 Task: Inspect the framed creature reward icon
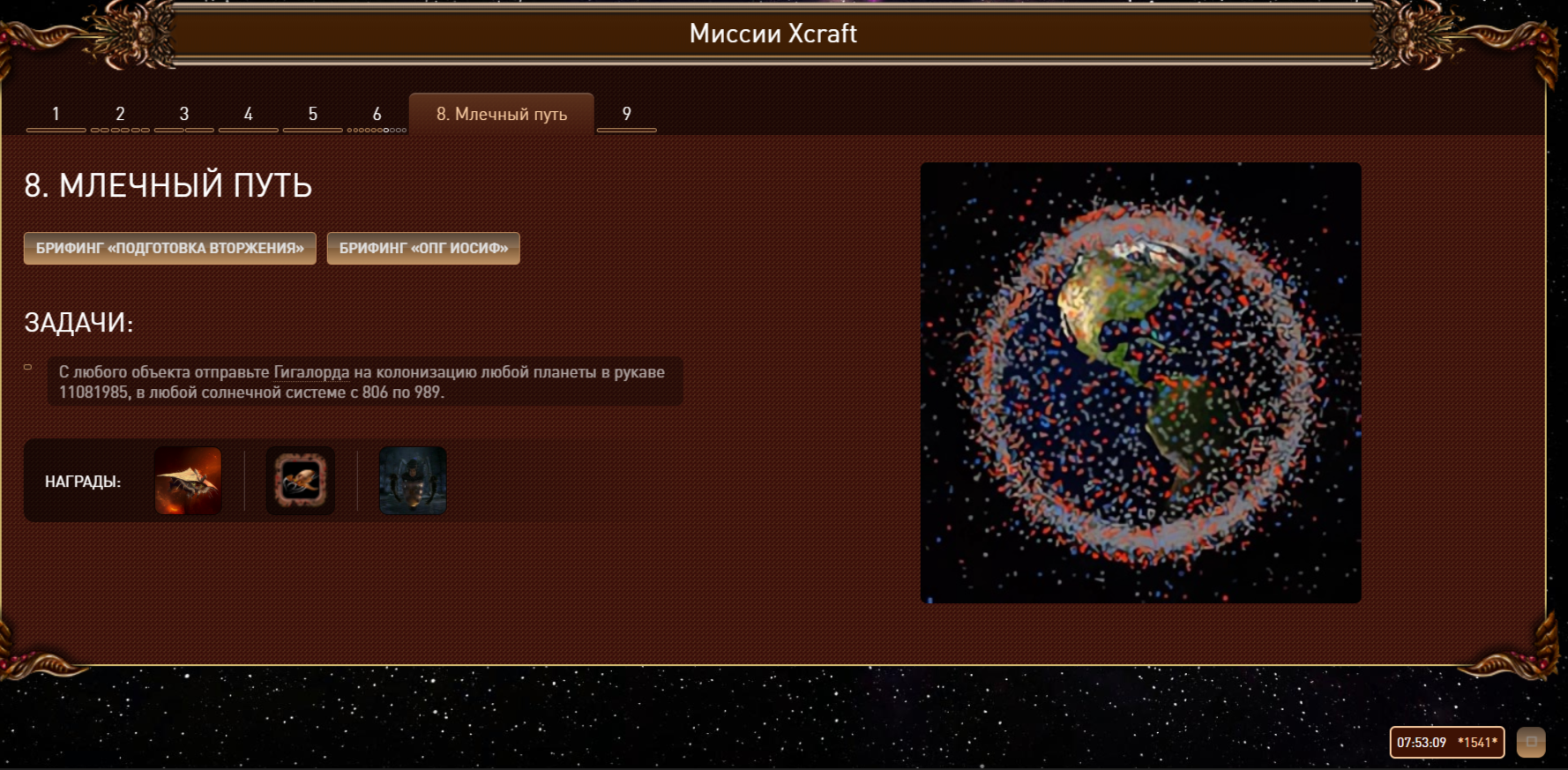pyautogui.click(x=301, y=481)
